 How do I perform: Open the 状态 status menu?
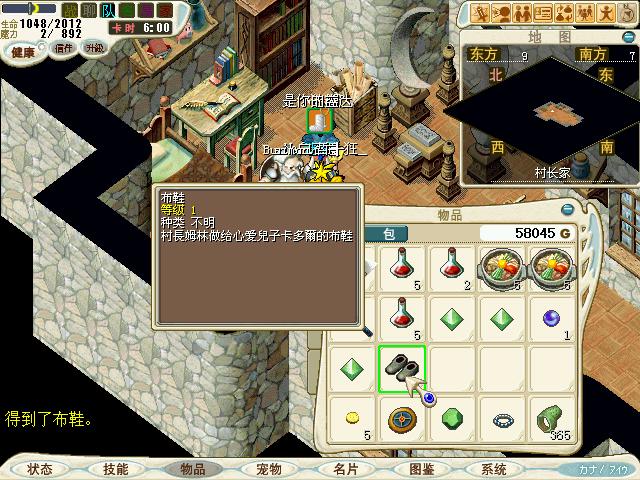pyautogui.click(x=40, y=468)
